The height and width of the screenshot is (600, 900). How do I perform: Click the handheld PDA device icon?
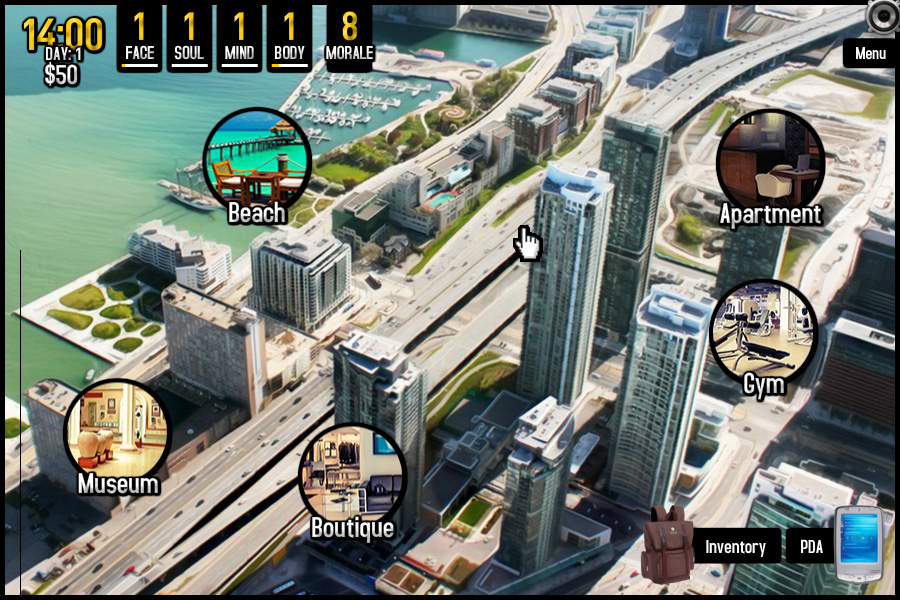coord(858,544)
